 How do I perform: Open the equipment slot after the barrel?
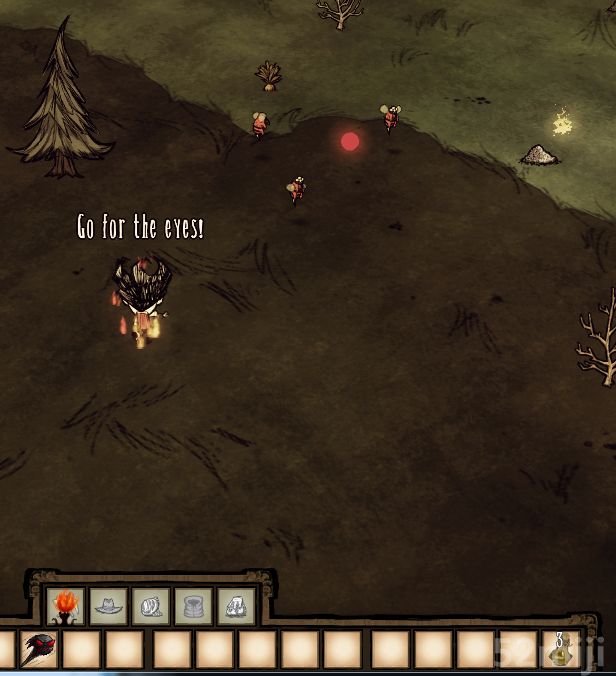coord(236,606)
